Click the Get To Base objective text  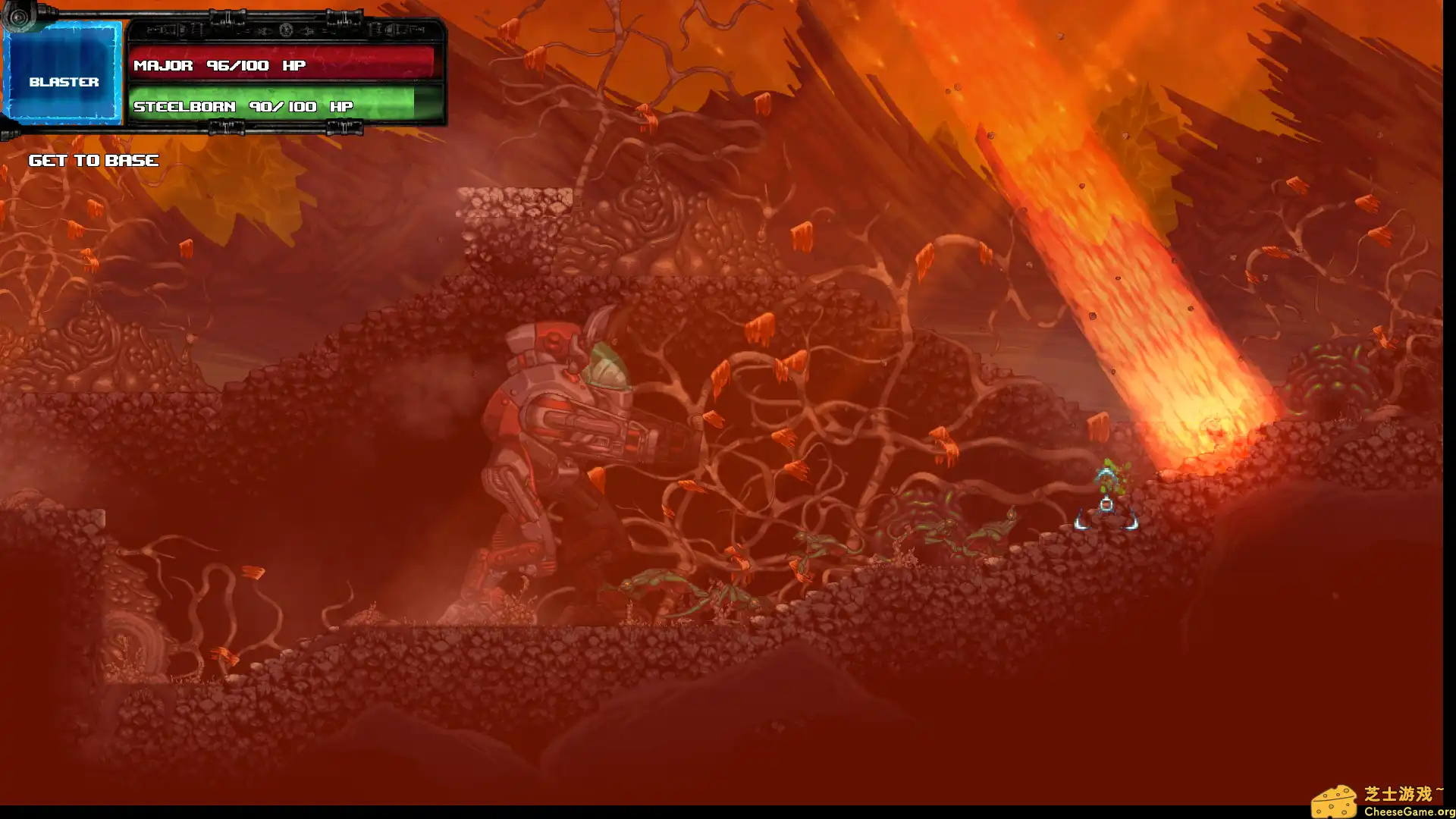tap(93, 161)
